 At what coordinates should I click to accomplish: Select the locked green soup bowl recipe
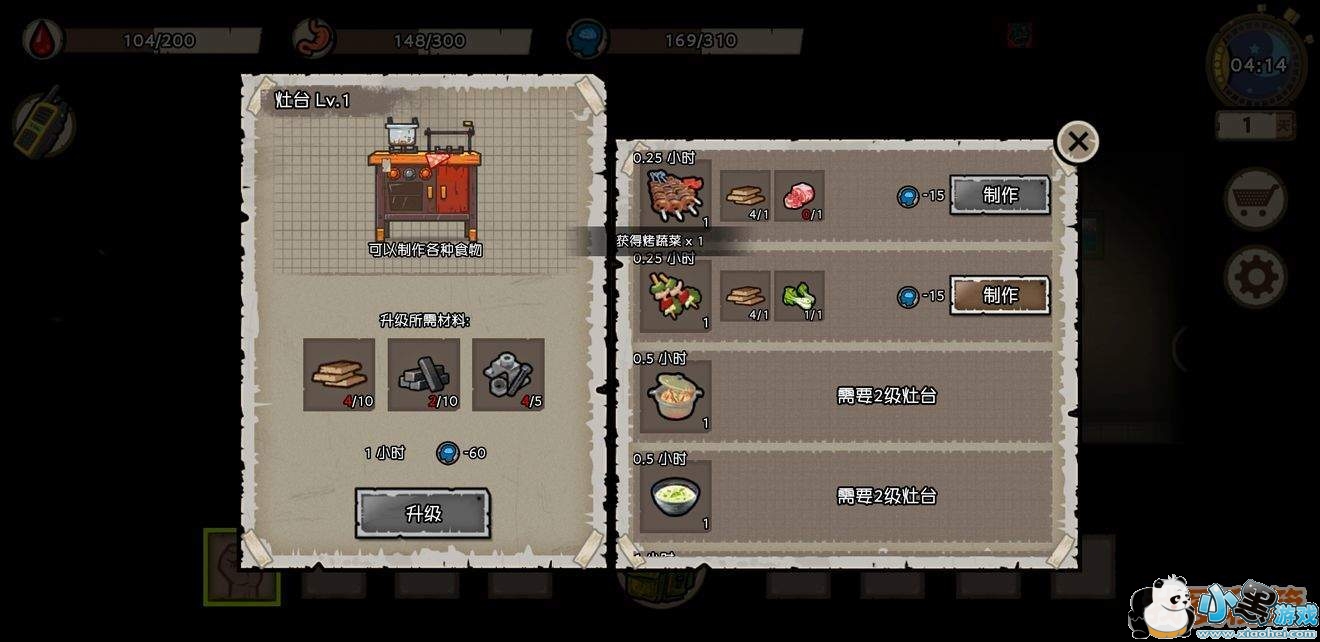pos(676,496)
